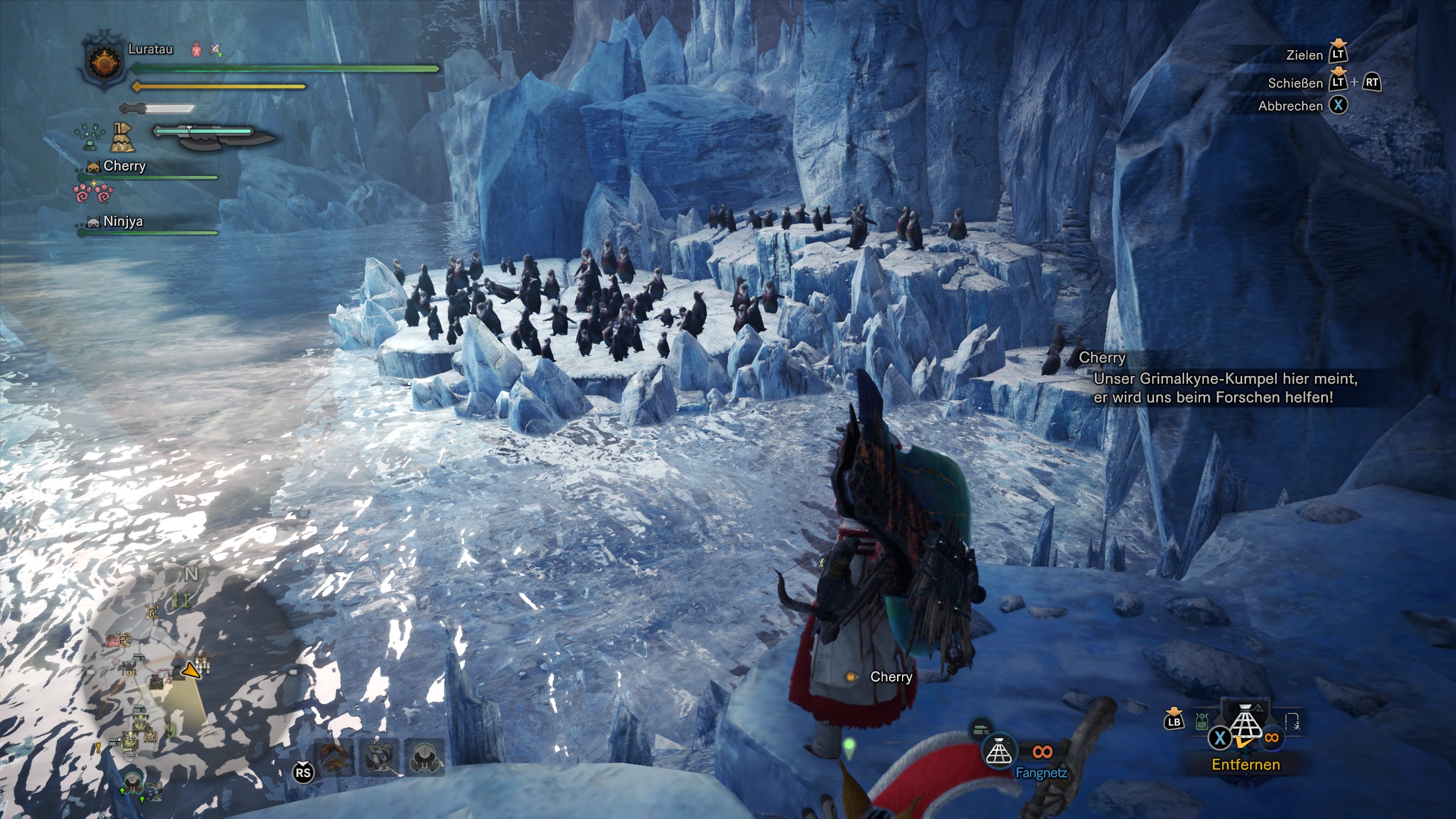Click the Palico icon beside Ninjya

tap(93, 222)
